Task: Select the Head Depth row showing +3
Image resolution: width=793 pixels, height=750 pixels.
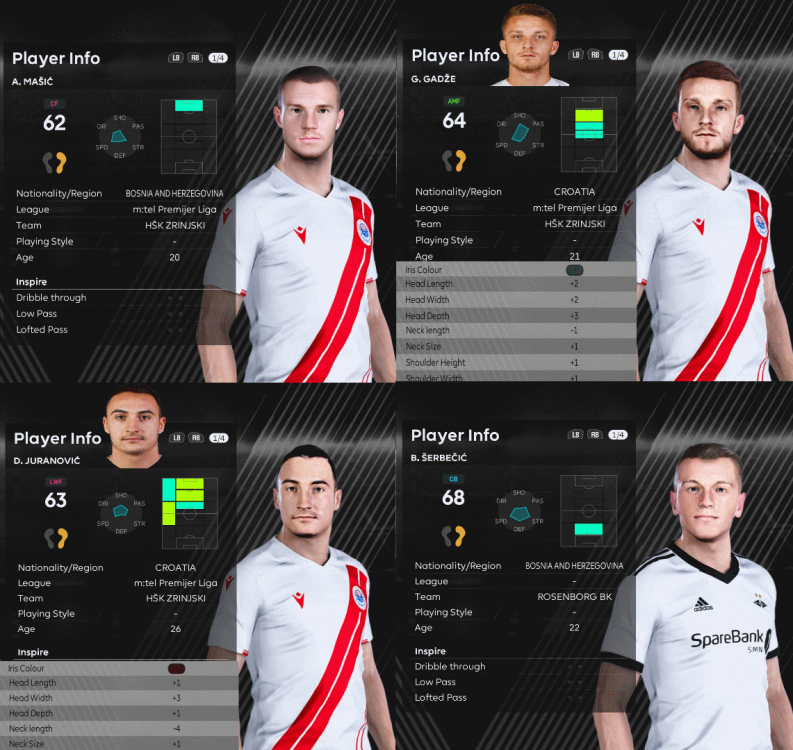Action: pyautogui.click(x=516, y=316)
